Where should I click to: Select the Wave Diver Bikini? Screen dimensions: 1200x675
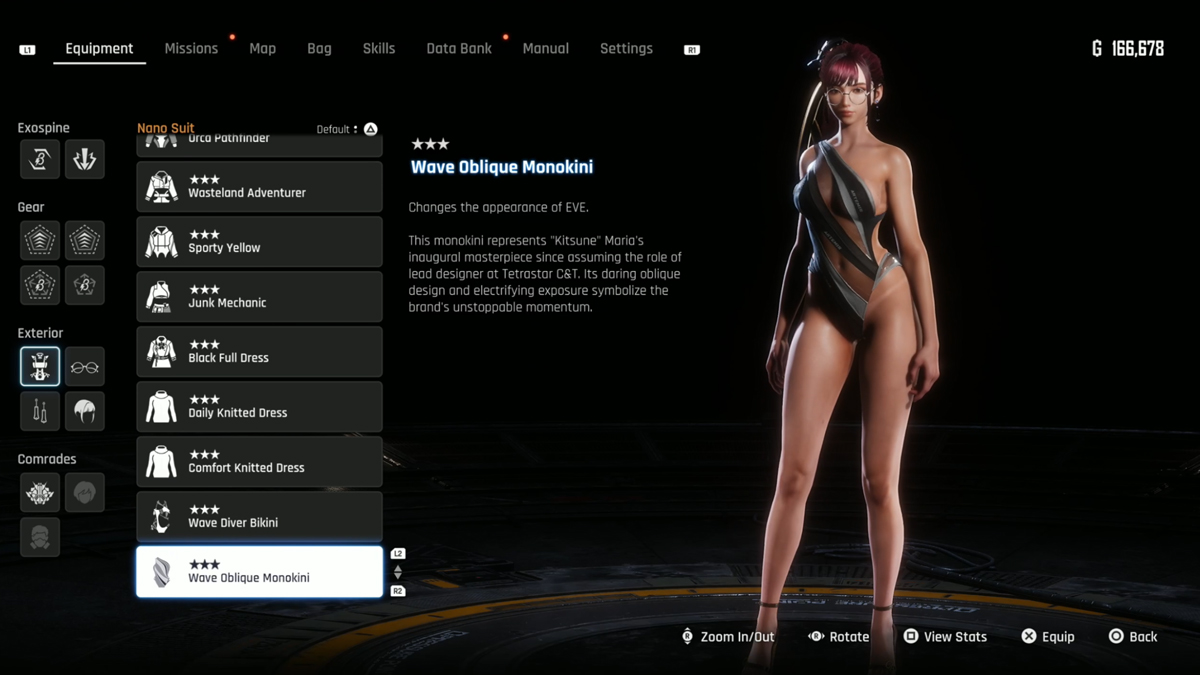[259, 517]
